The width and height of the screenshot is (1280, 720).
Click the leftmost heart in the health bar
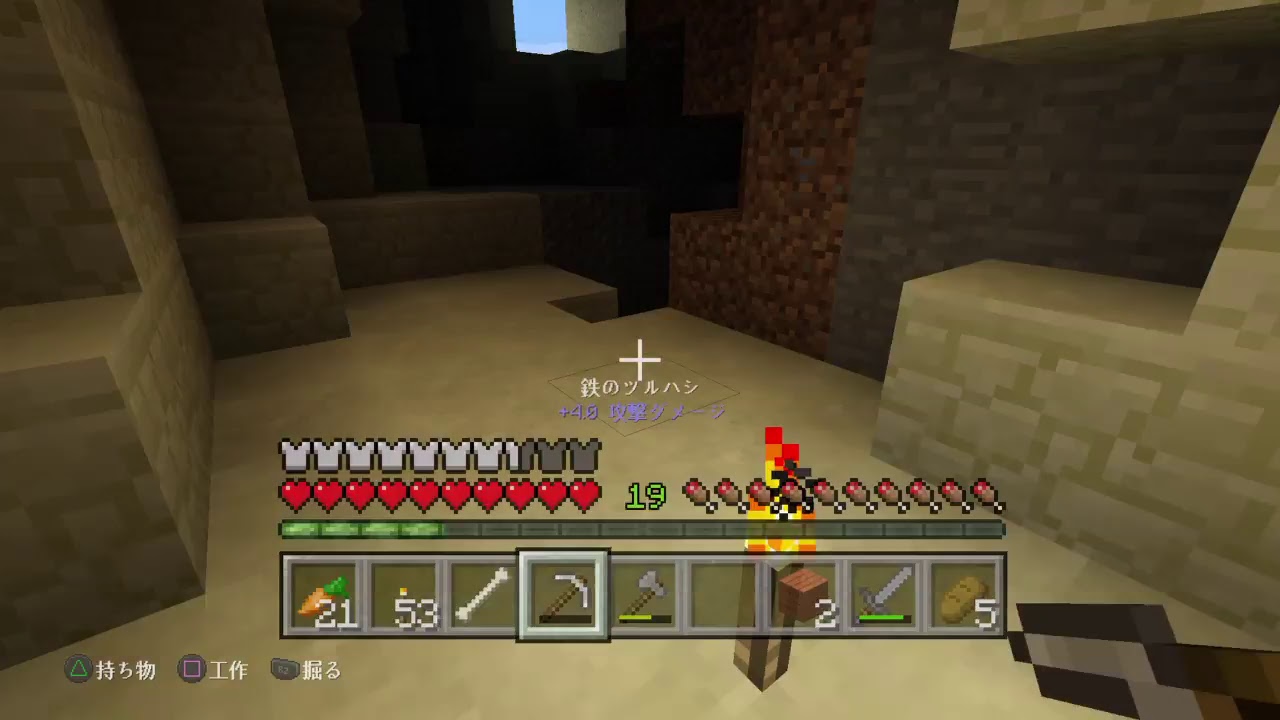[294, 494]
